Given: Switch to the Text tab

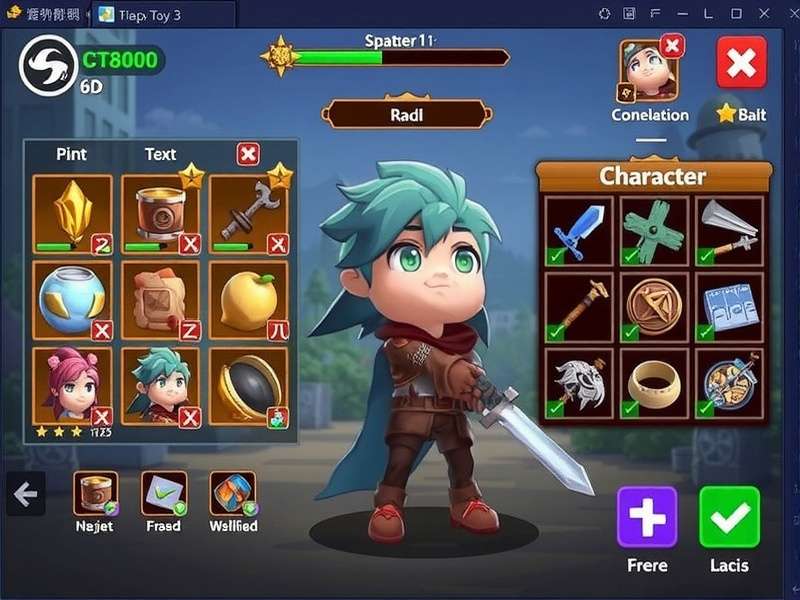Looking at the screenshot, I should click(x=160, y=154).
